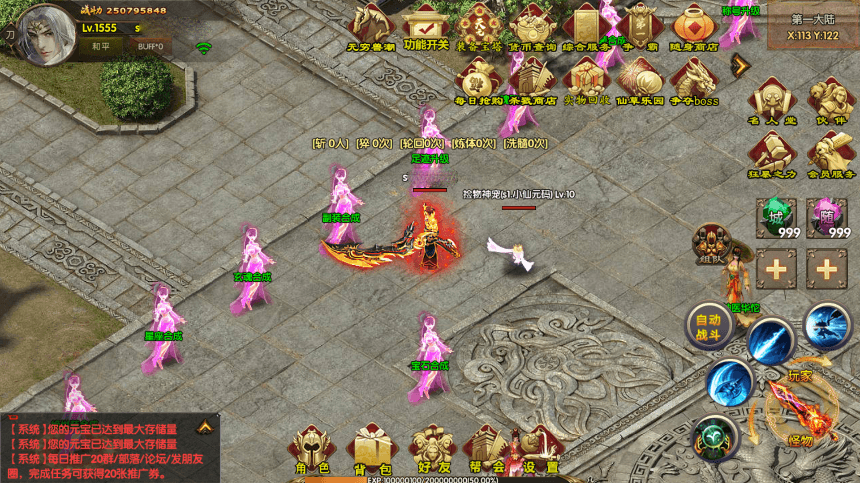Open the 实物回收 gift box icon
This screenshot has height=483, width=860.
[x=586, y=80]
